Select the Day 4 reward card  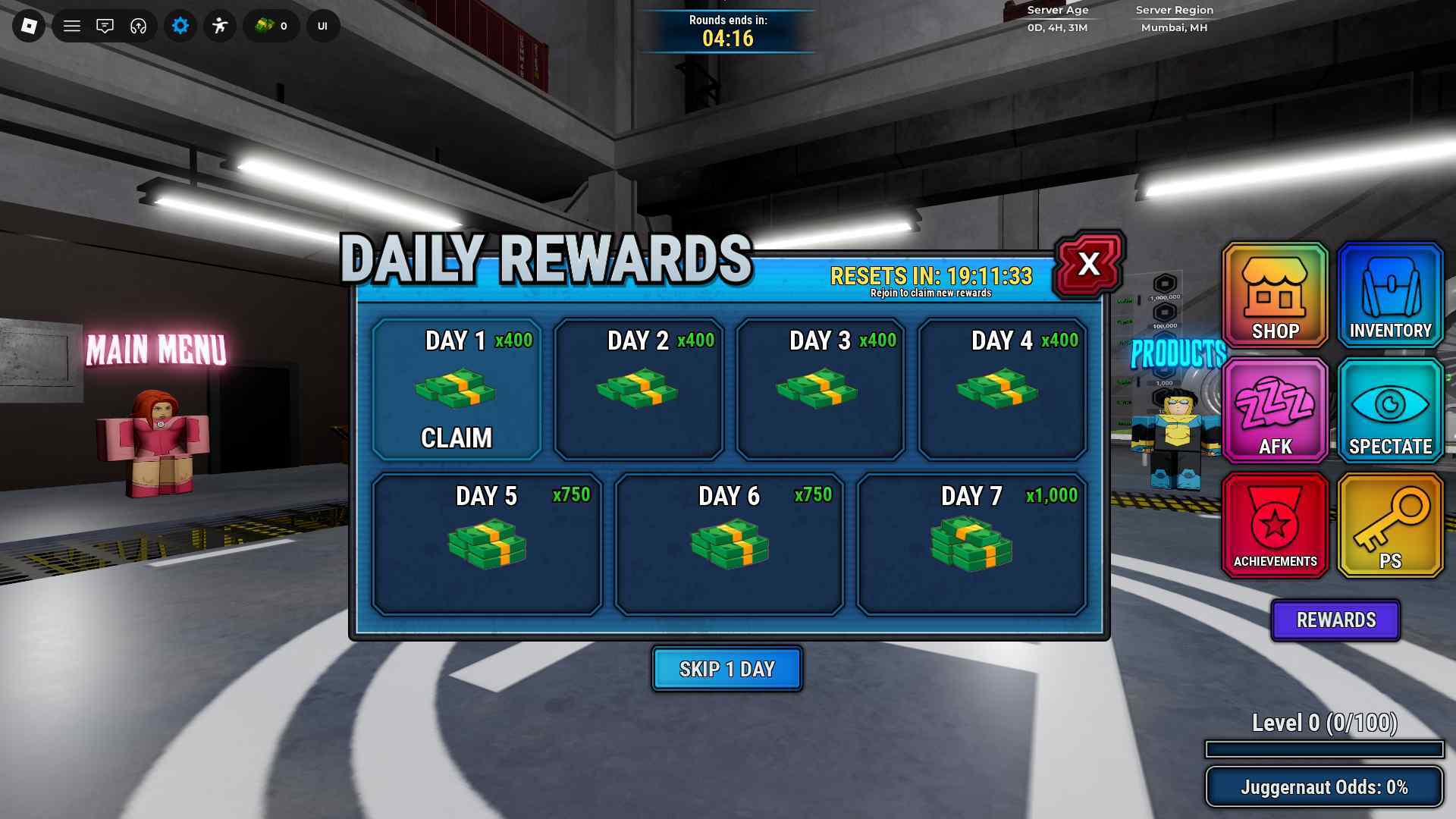1001,389
